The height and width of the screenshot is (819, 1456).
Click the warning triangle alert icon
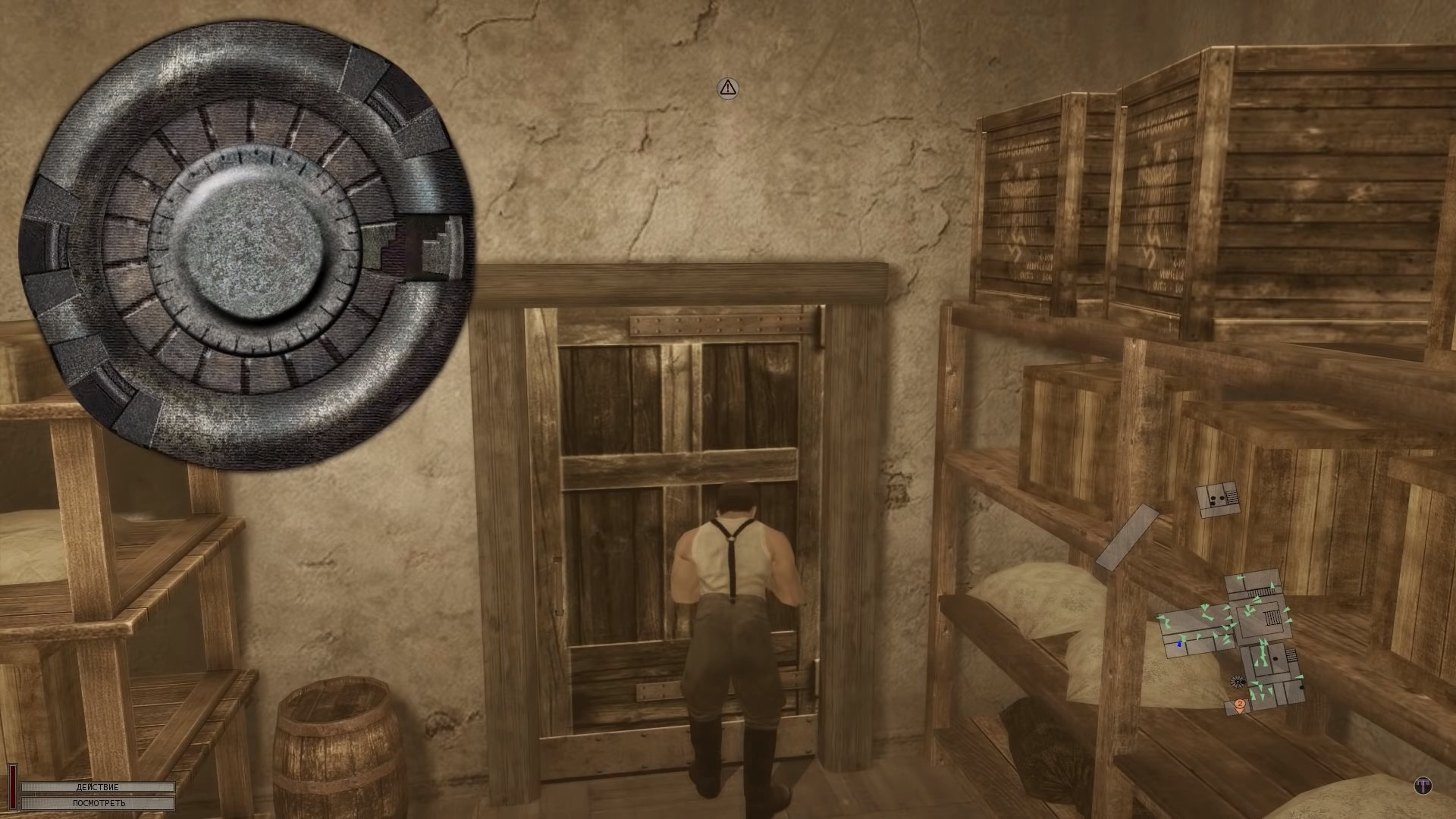(728, 88)
